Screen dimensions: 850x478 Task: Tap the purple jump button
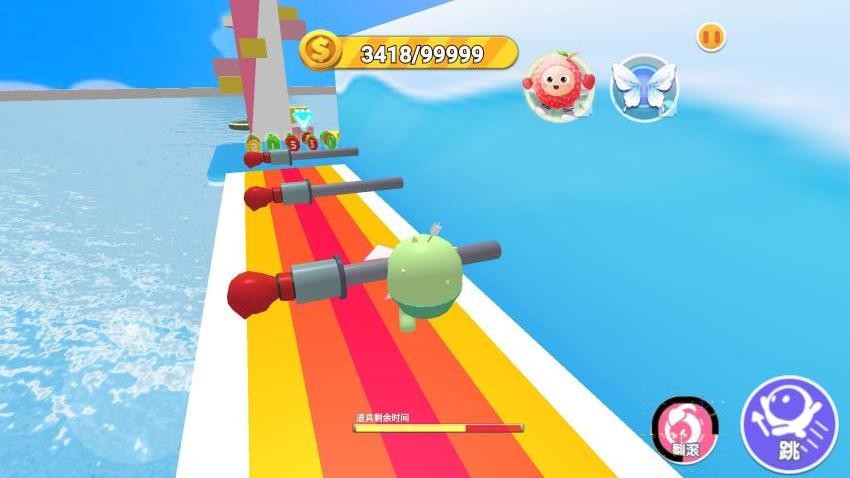789,424
